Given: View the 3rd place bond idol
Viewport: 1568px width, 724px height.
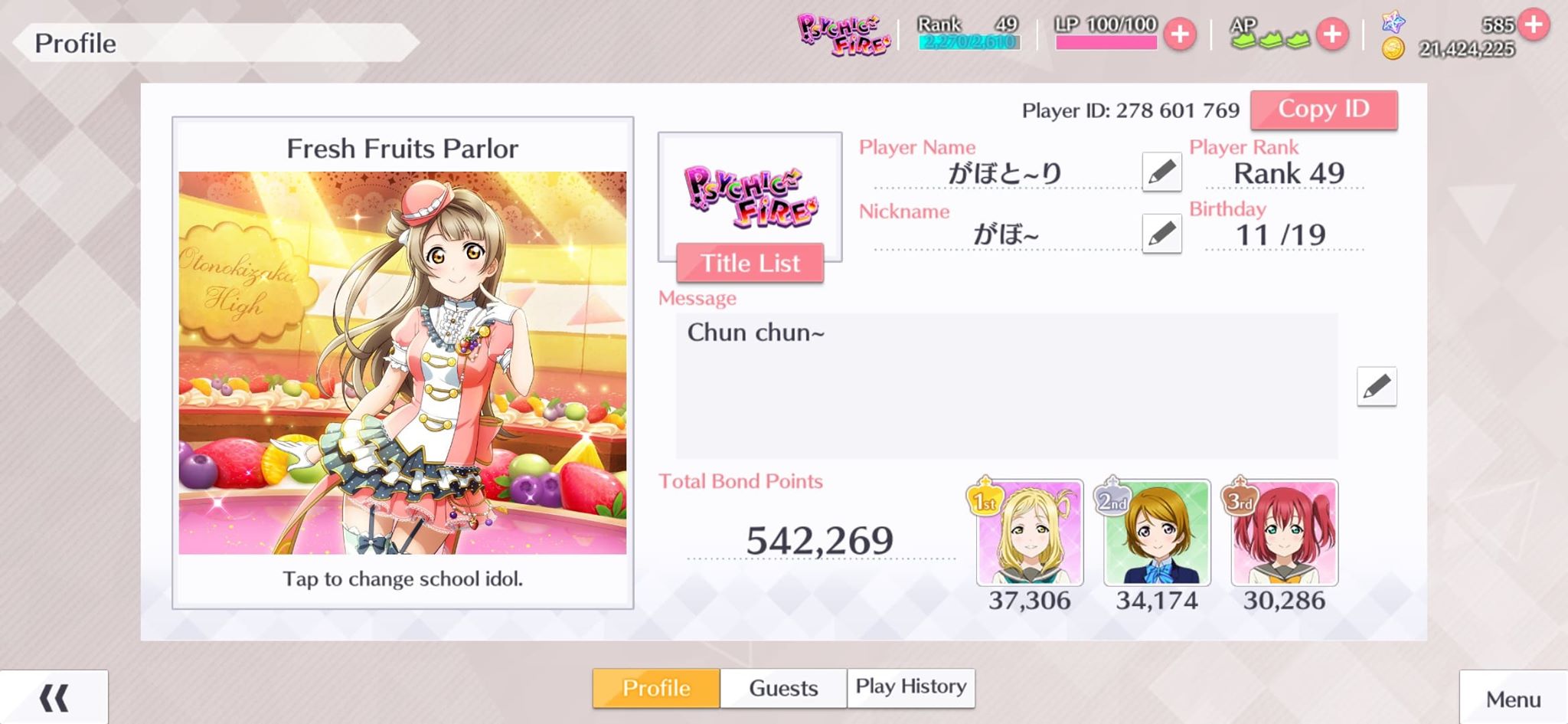Looking at the screenshot, I should [1284, 533].
